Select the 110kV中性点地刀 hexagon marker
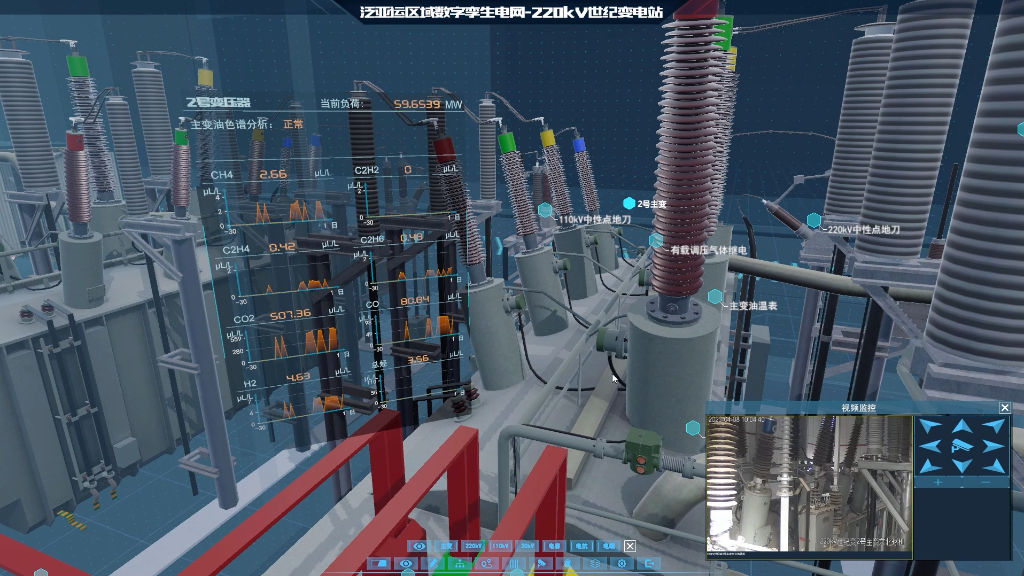 pyautogui.click(x=545, y=210)
